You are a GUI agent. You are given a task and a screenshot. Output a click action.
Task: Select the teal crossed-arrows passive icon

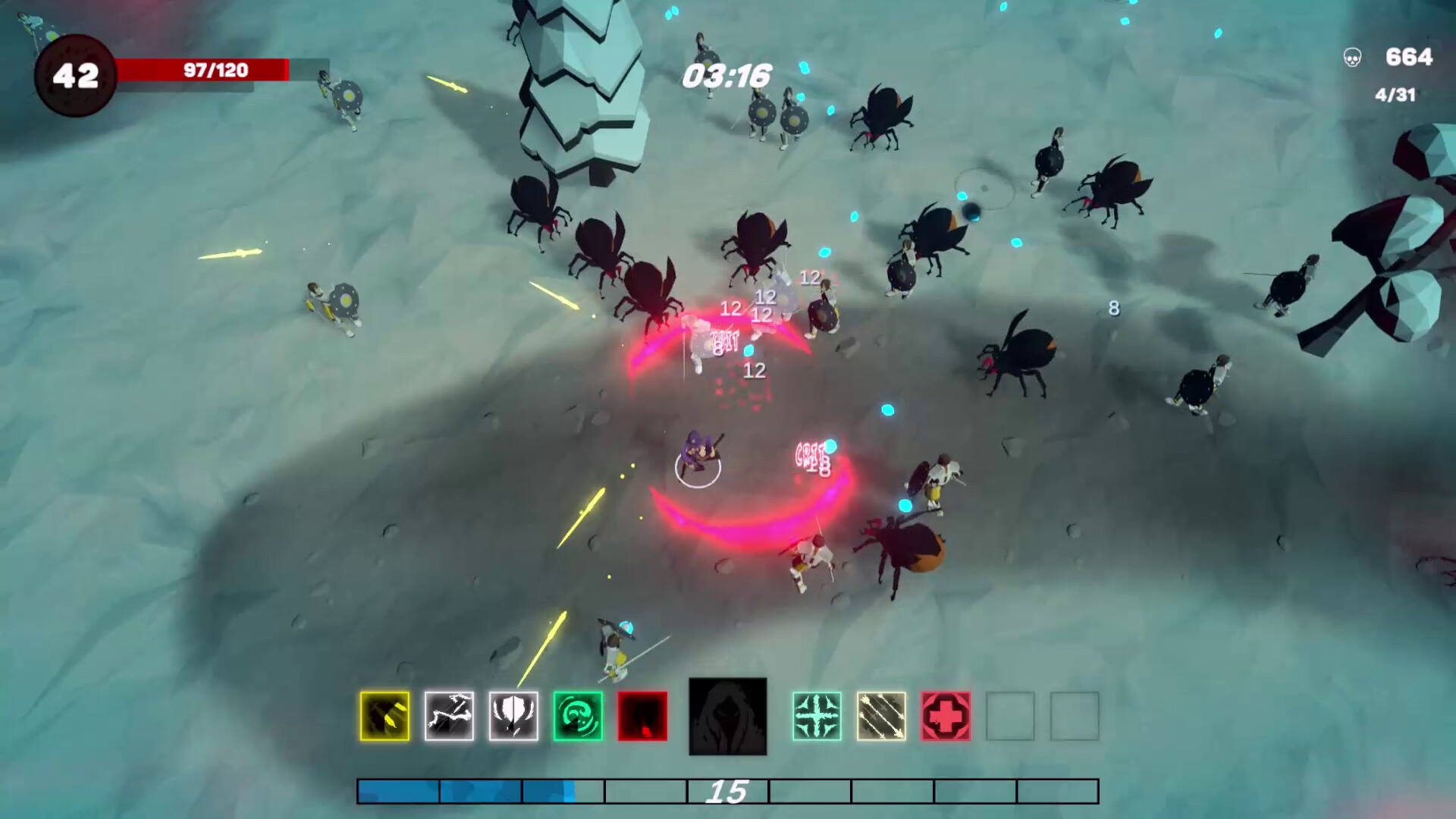coord(817,717)
